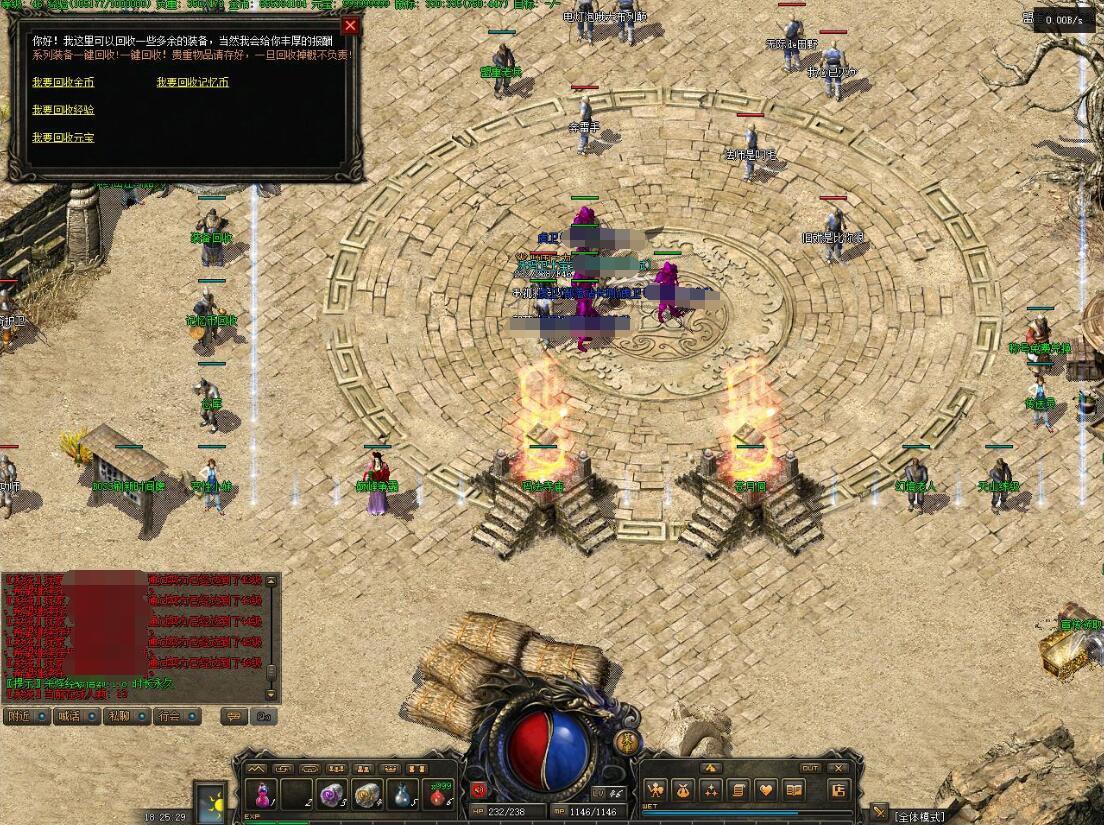The image size is (1104, 825).
Task: Switch chat to the 行会 guild channel
Action: pyautogui.click(x=168, y=716)
